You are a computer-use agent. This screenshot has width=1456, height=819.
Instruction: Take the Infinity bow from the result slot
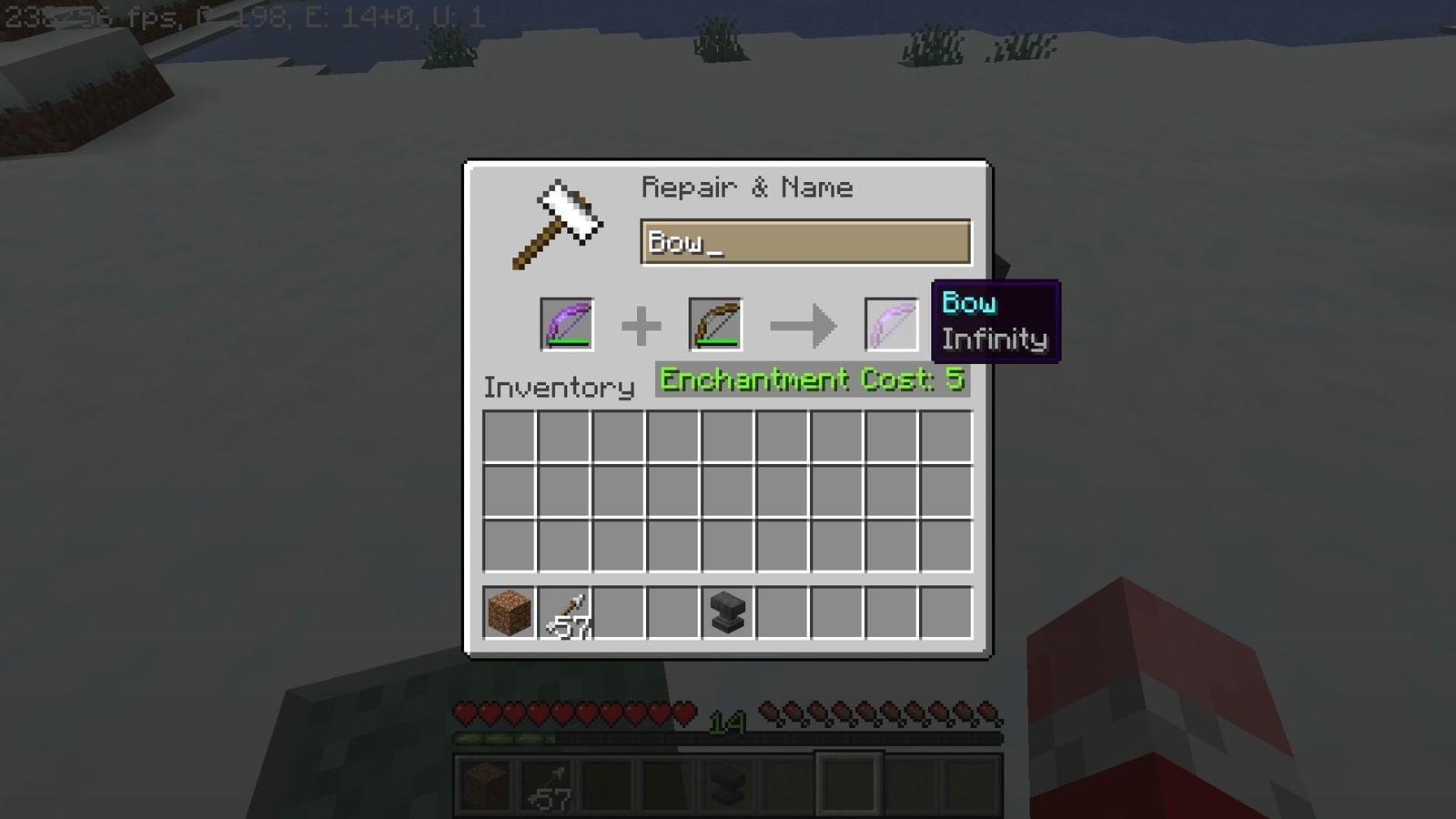coord(890,323)
